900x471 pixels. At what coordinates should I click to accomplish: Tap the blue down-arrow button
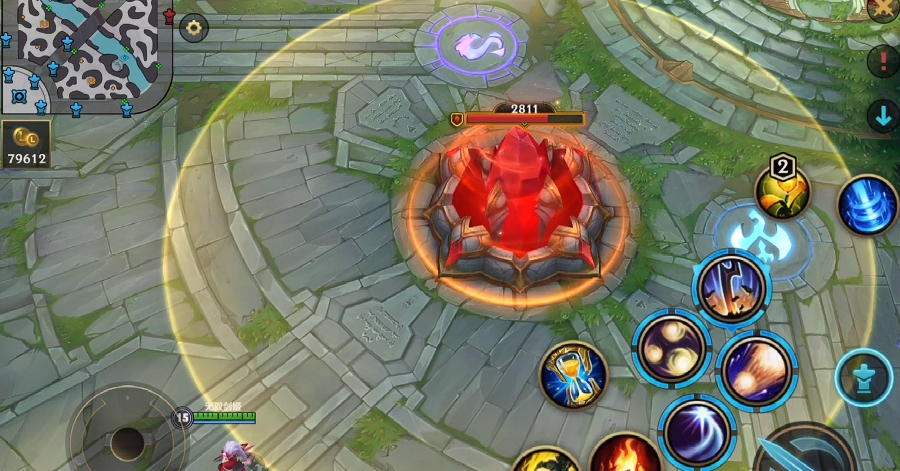(883, 116)
